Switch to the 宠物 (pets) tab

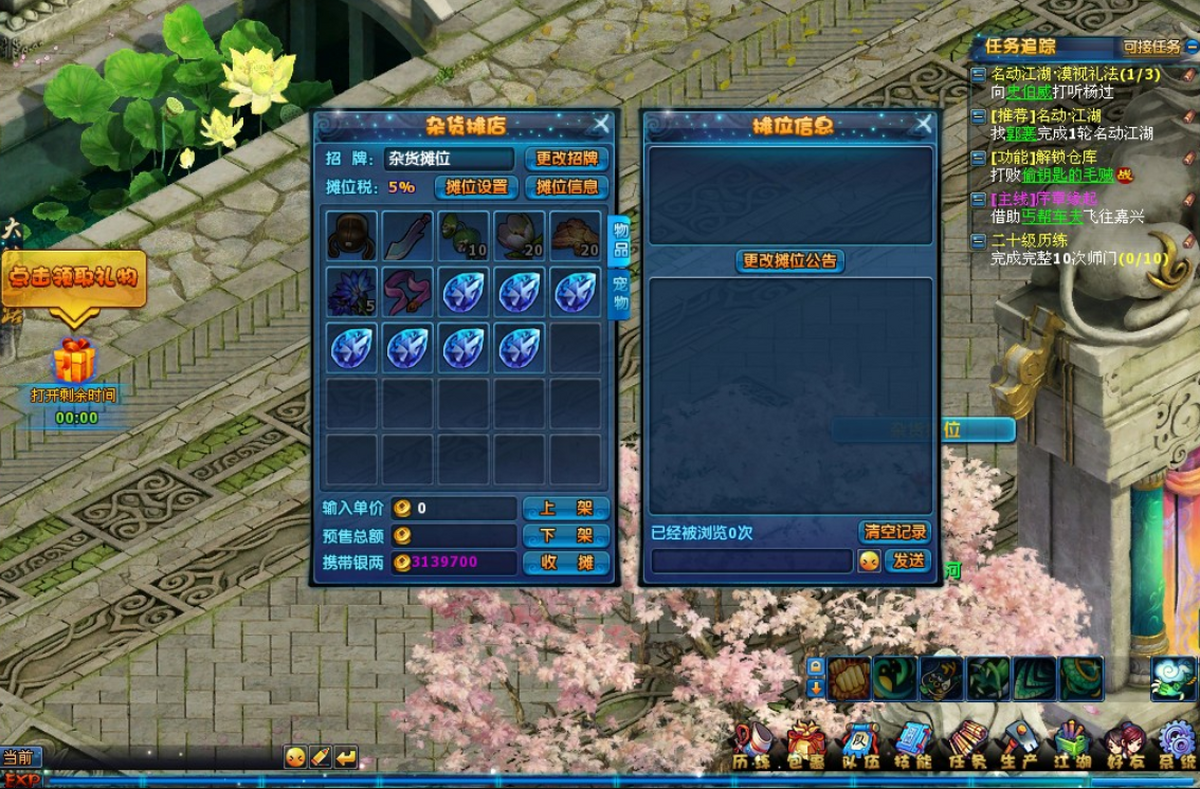click(x=619, y=294)
